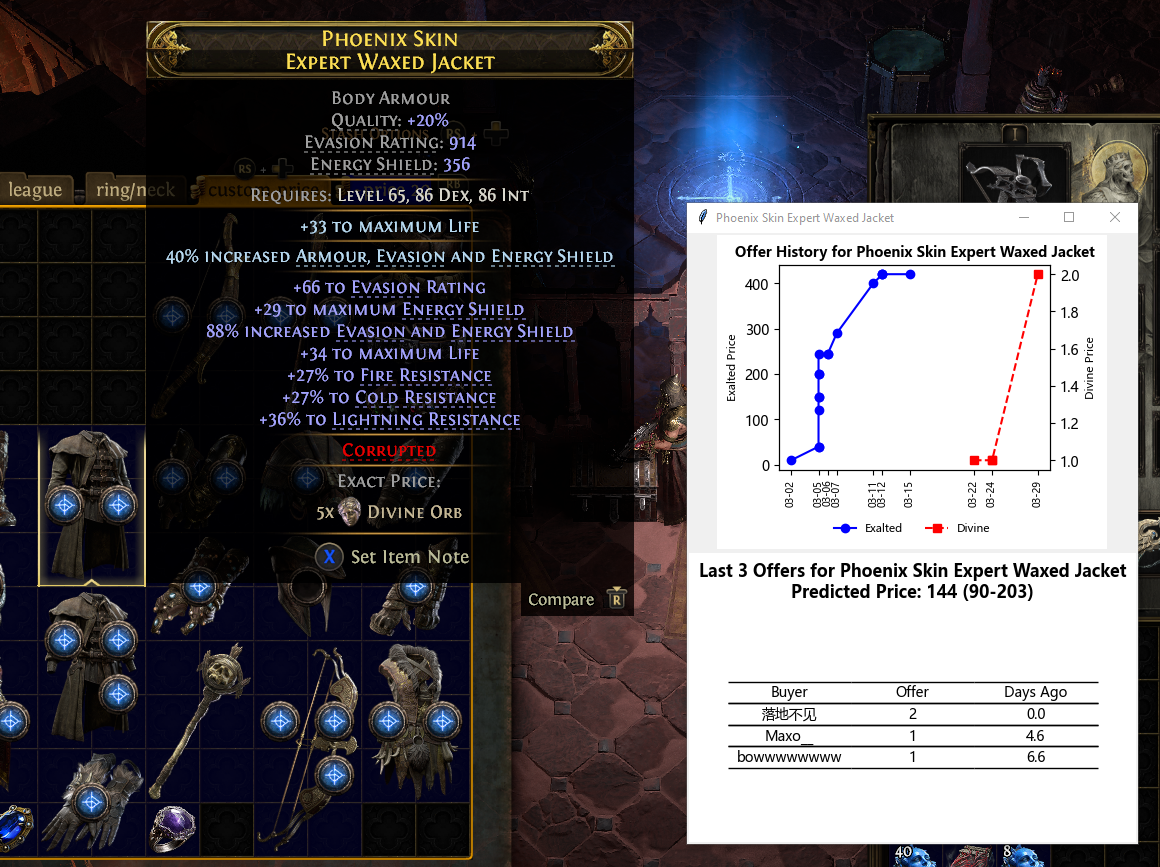Switch to the league stash tab

(35, 189)
